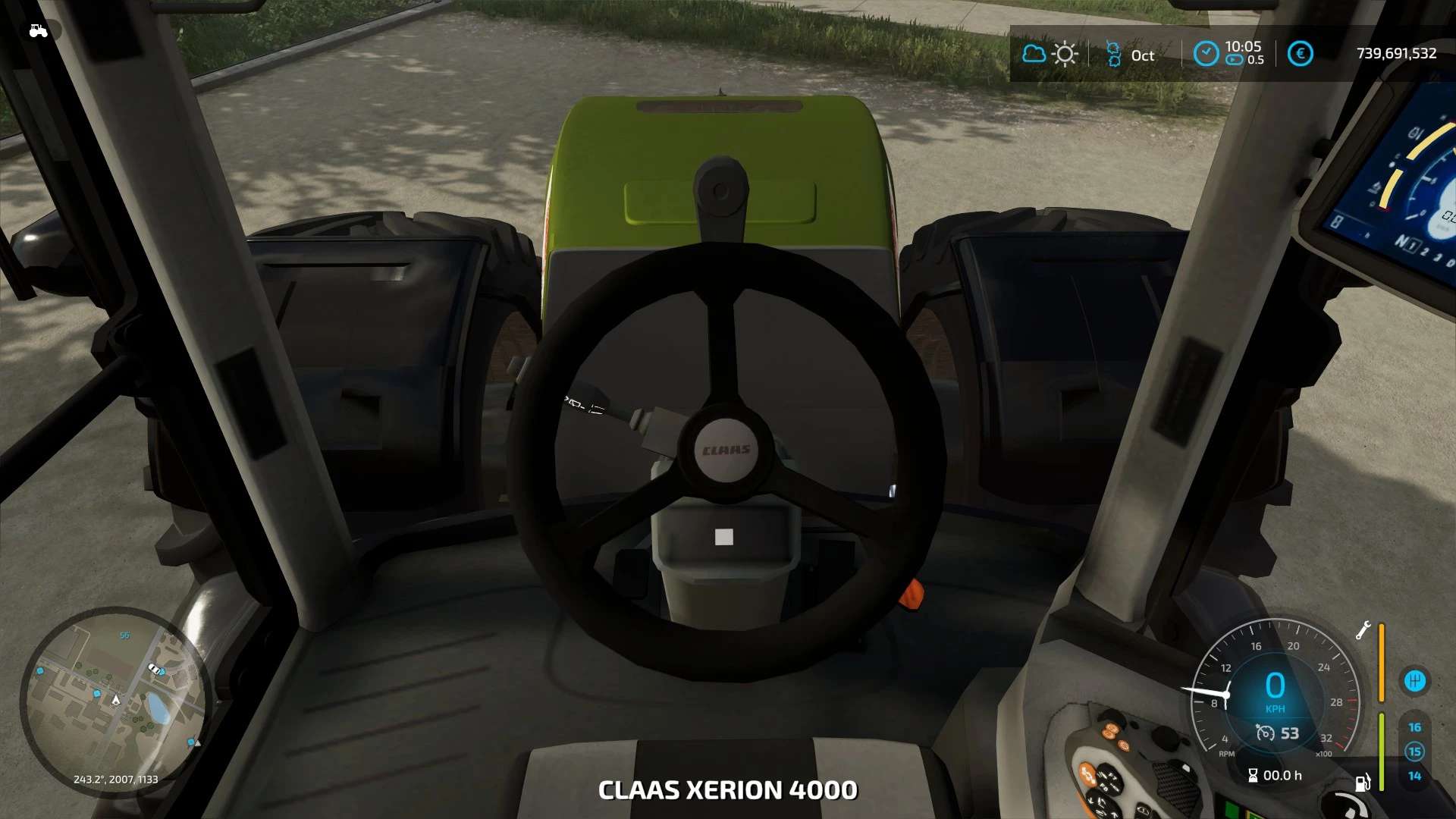The height and width of the screenshot is (819, 1456).
Task: Select the fuel pump icon
Action: tap(1363, 782)
